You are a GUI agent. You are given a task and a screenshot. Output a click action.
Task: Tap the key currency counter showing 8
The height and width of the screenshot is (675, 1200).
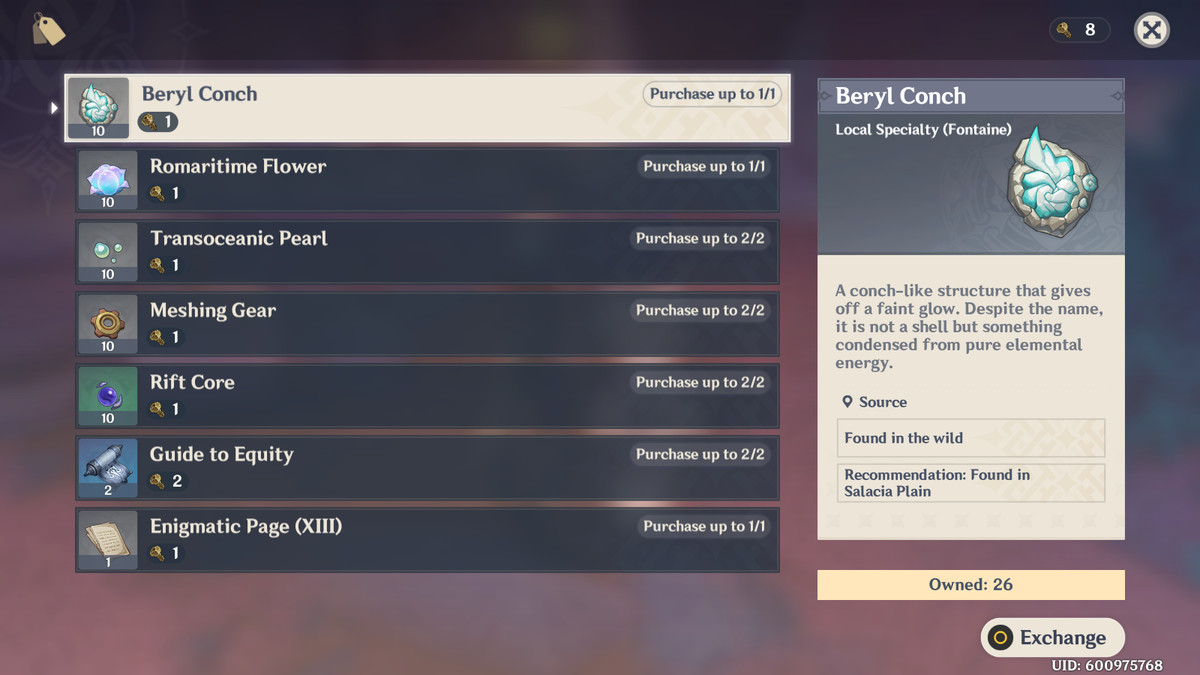pyautogui.click(x=1079, y=30)
